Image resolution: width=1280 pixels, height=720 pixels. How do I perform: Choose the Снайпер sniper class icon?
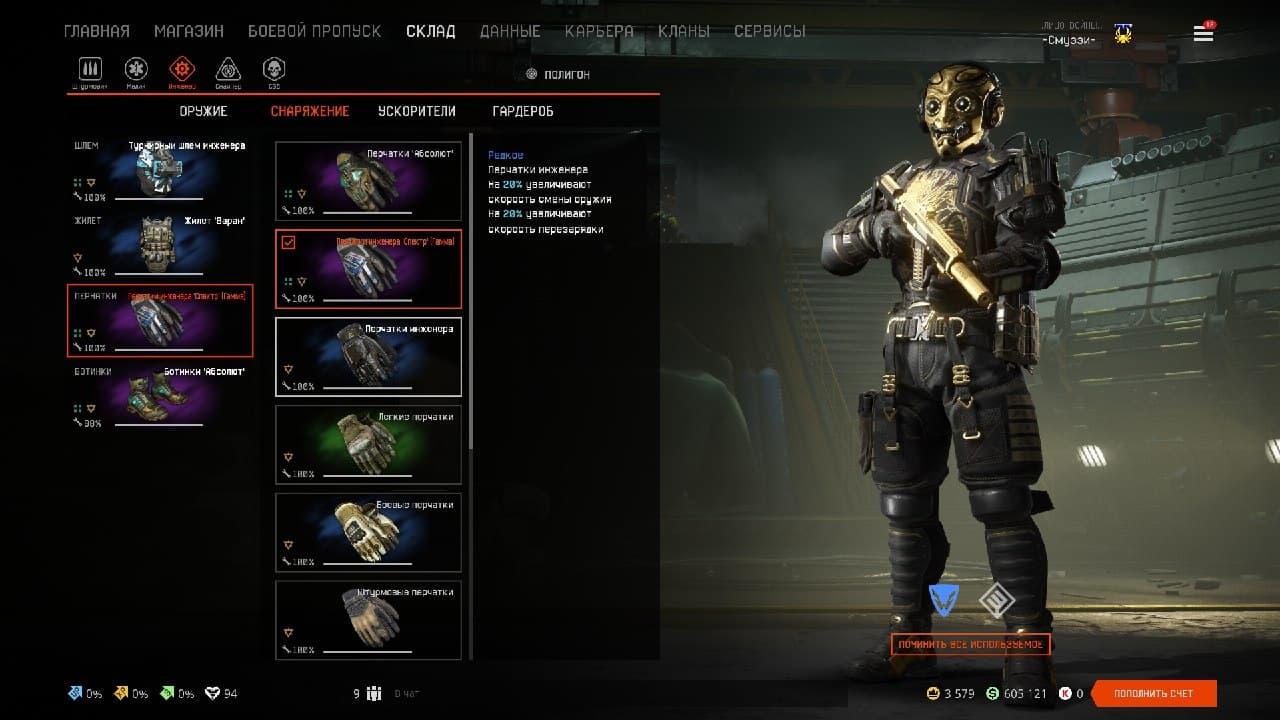pos(228,69)
